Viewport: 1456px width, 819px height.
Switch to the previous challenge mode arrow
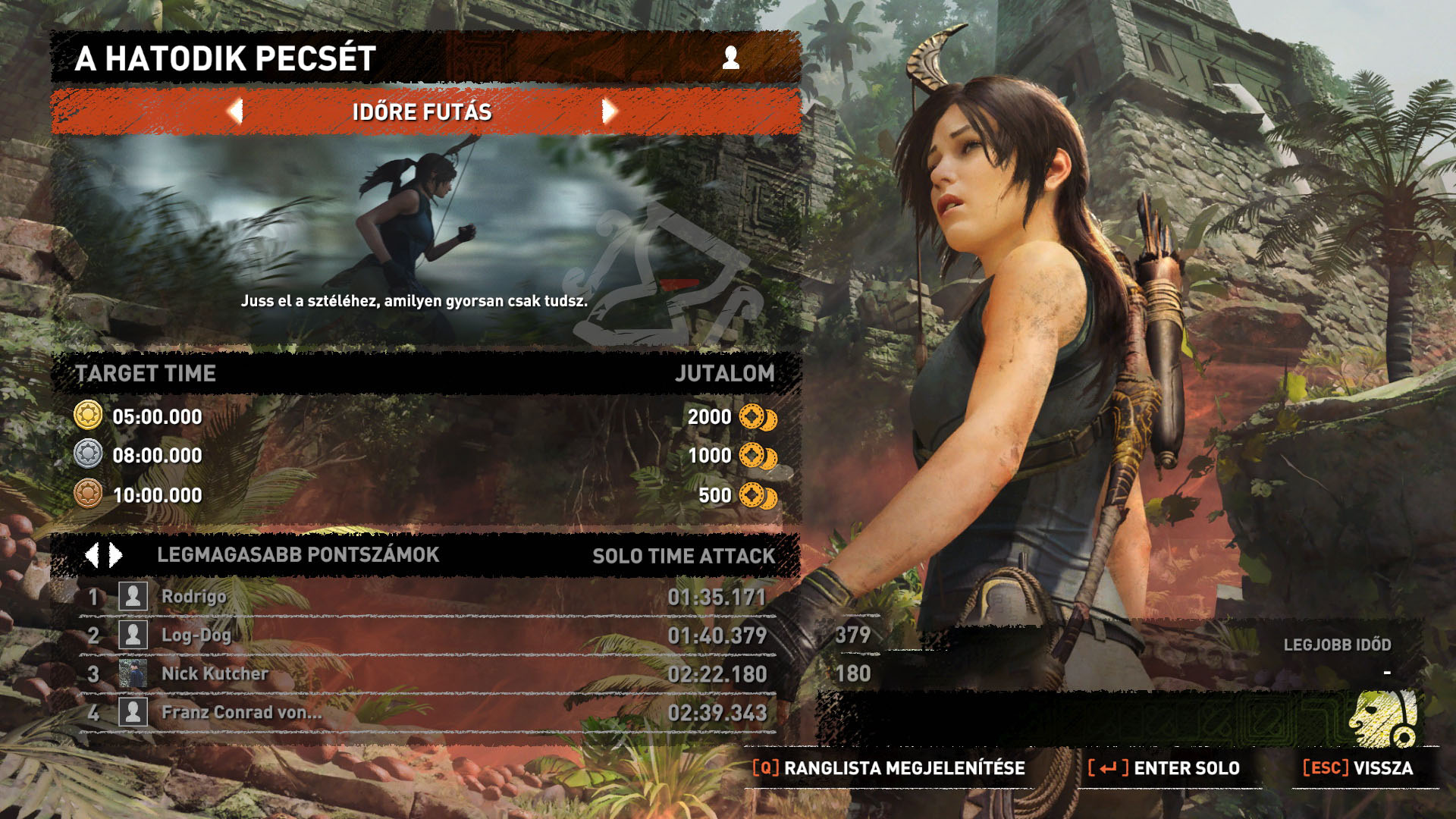point(235,111)
